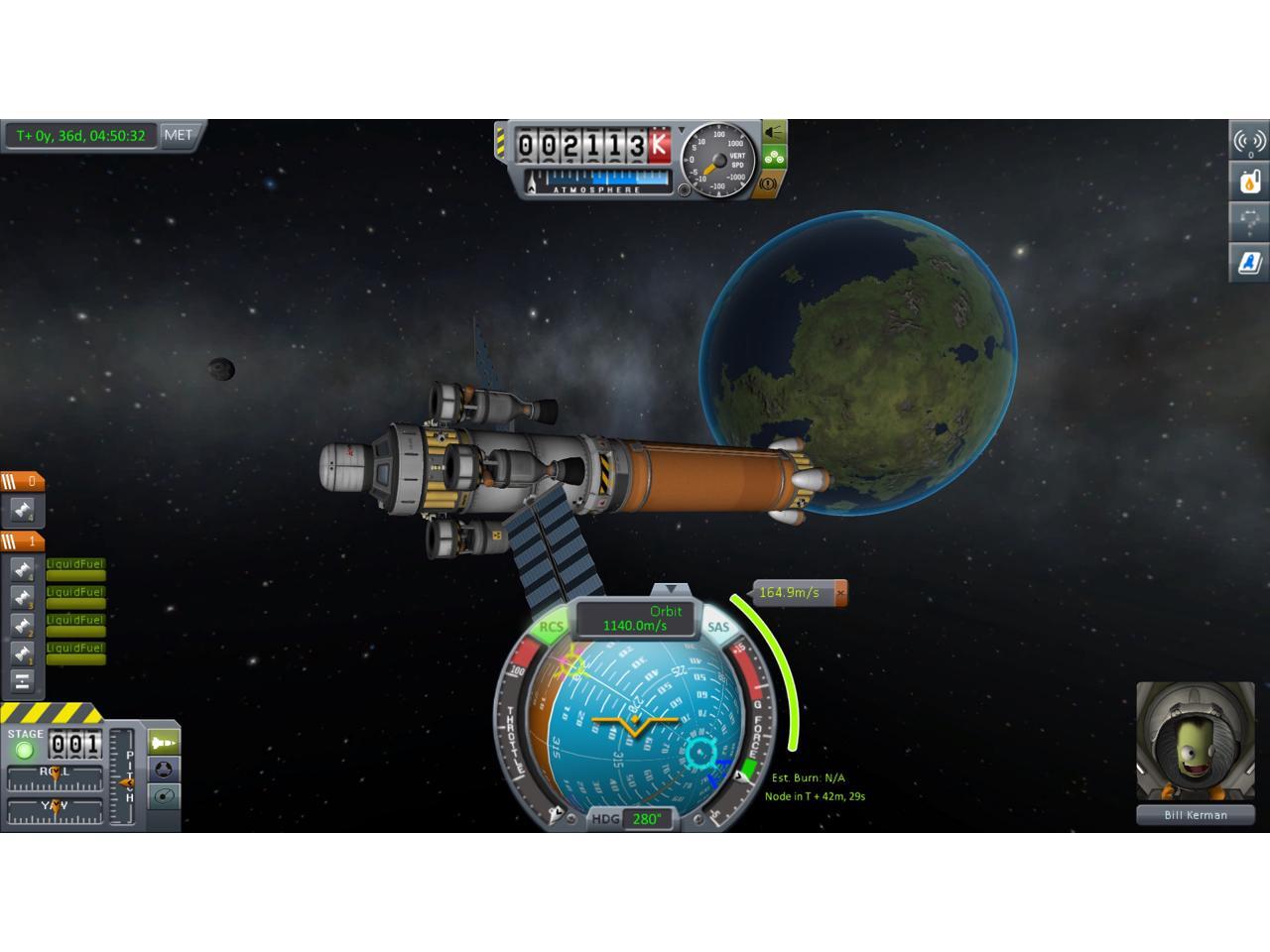The width and height of the screenshot is (1270, 952).
Task: Activate the green STAGE button
Action: (x=25, y=749)
